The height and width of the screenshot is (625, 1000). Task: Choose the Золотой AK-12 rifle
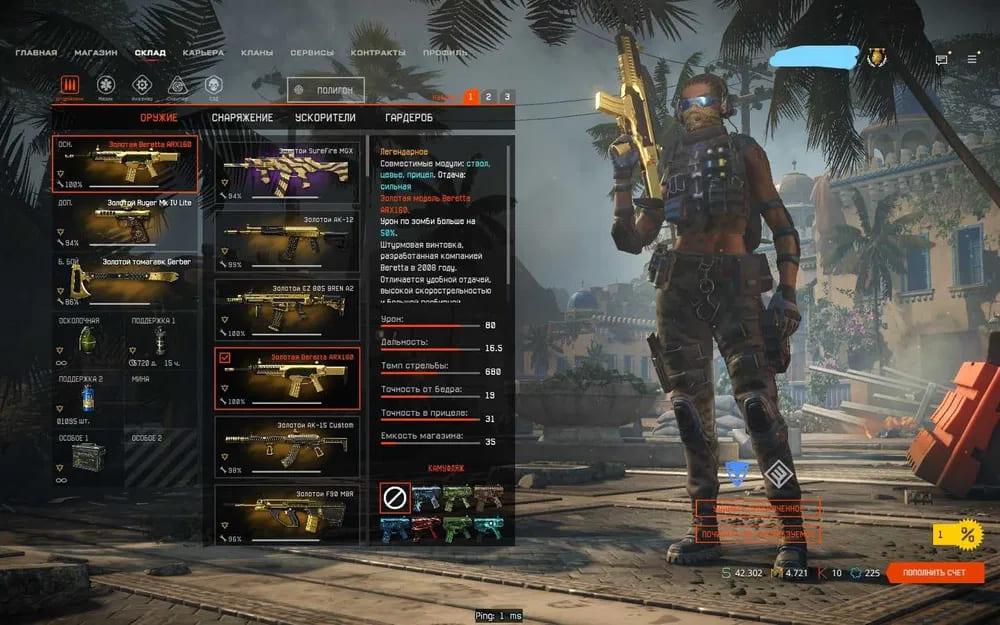(x=287, y=241)
